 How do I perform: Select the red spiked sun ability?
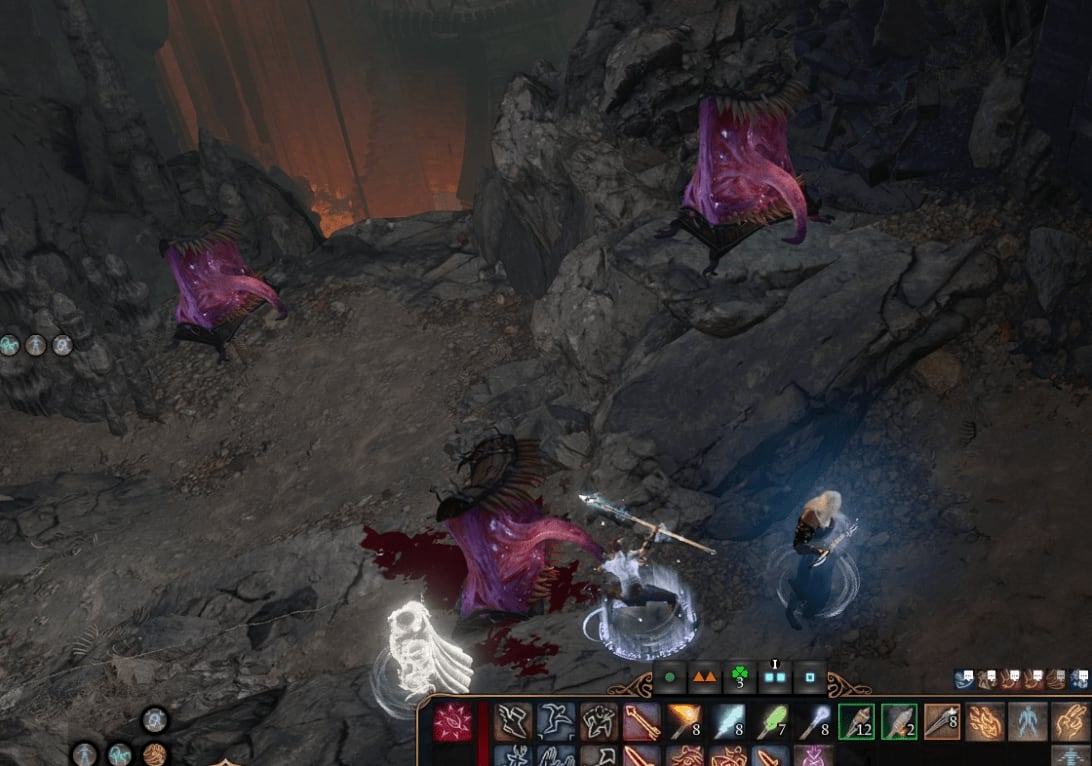tap(452, 721)
